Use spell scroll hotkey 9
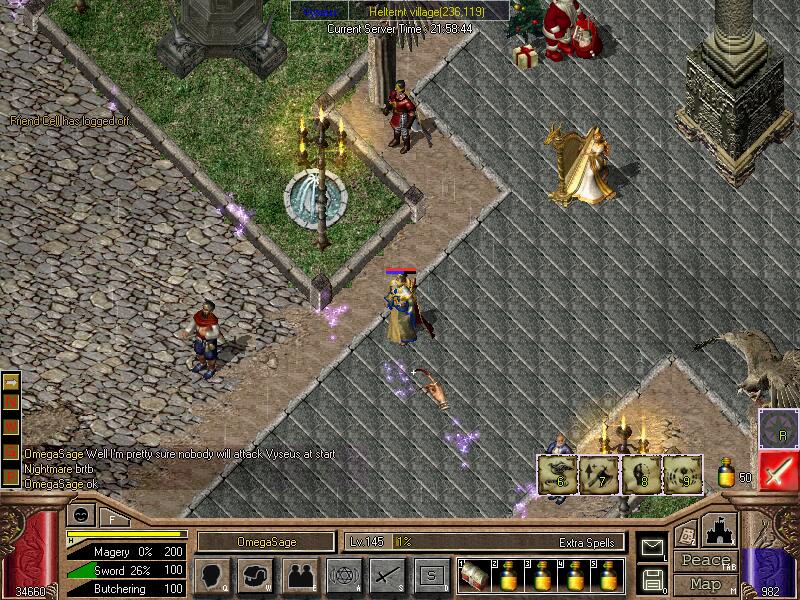The image size is (800, 600). [682, 474]
